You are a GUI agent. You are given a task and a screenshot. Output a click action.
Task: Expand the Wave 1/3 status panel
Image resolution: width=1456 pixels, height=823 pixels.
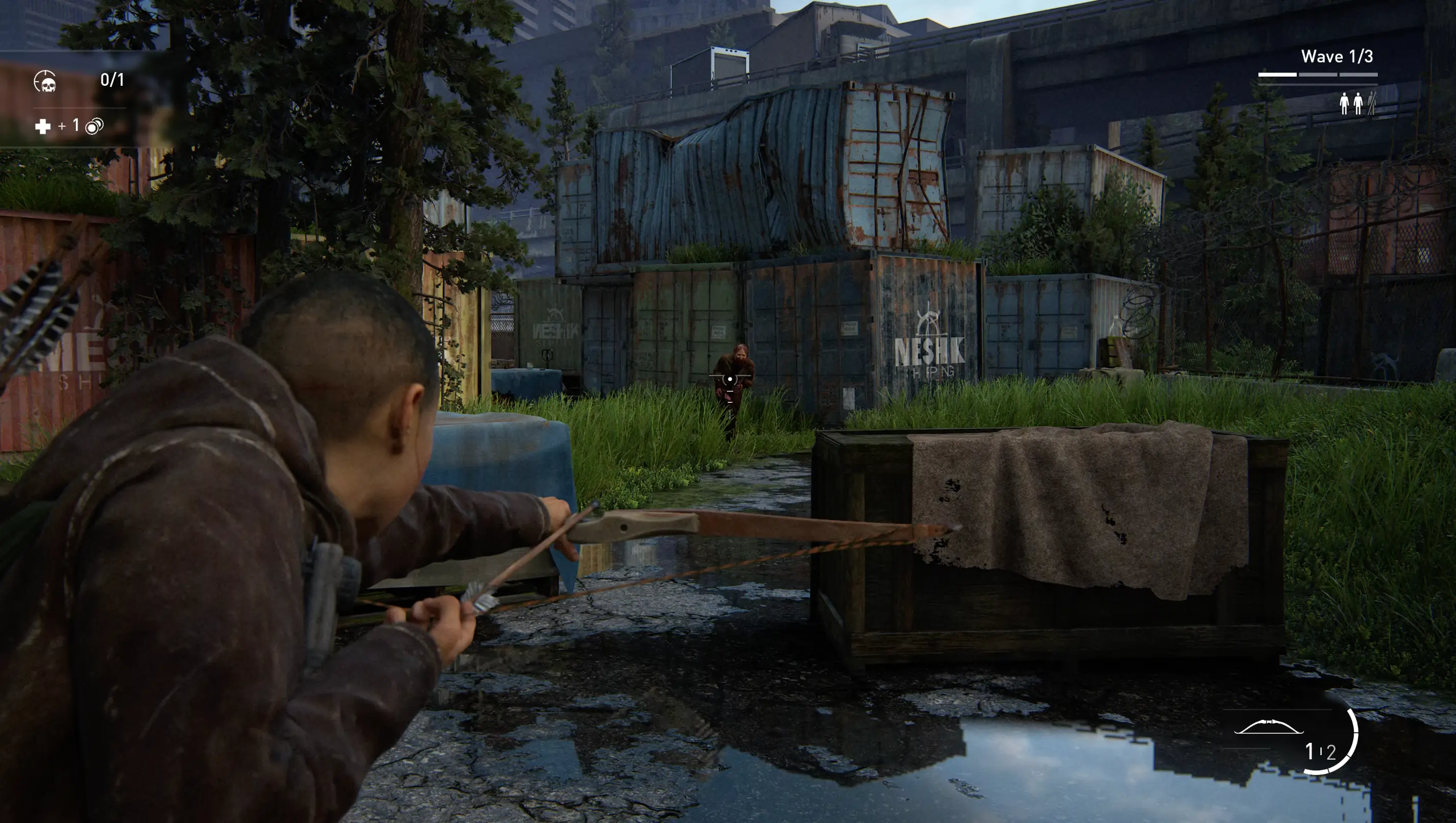click(1338, 65)
